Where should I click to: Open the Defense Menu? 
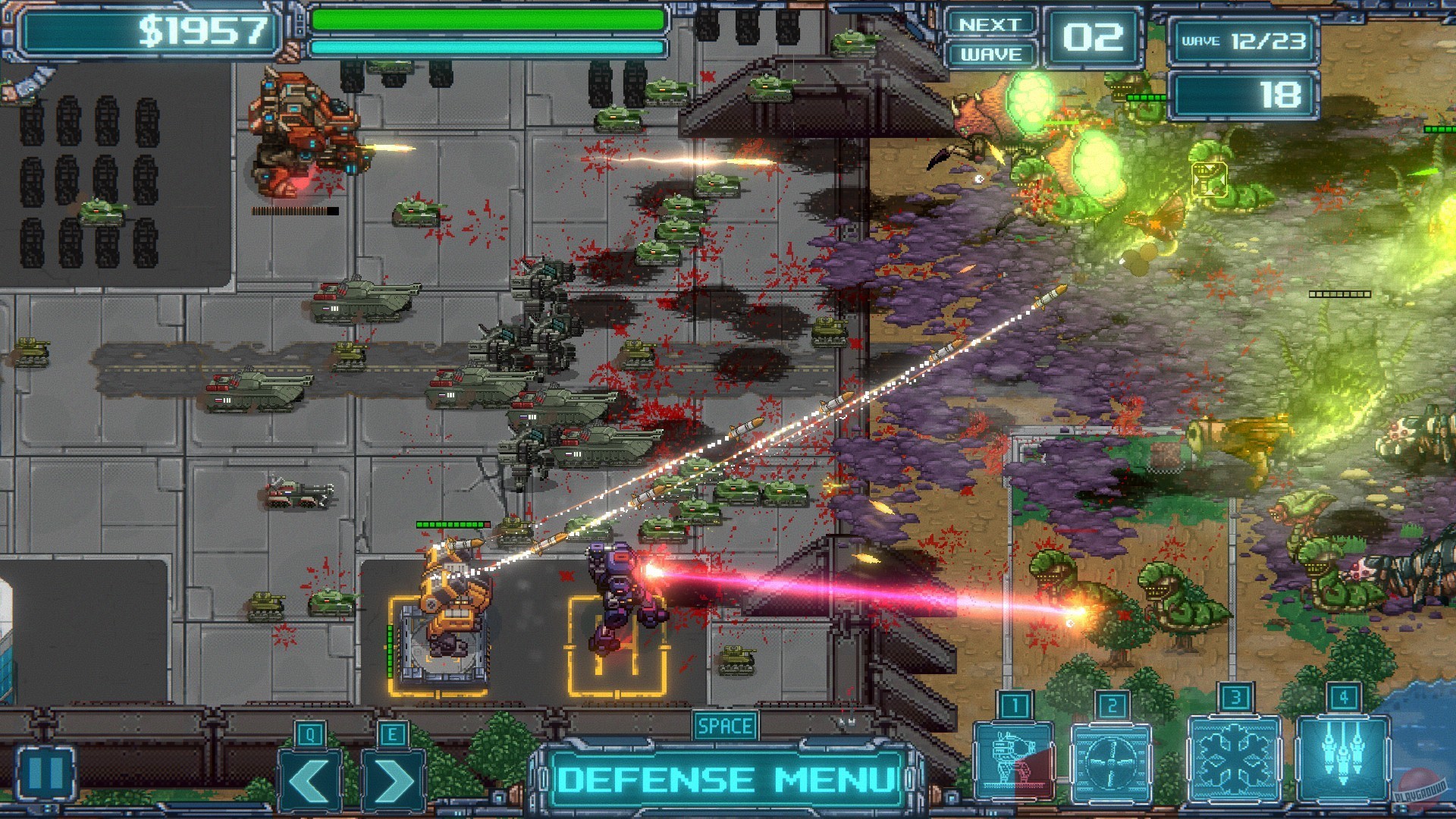724,777
